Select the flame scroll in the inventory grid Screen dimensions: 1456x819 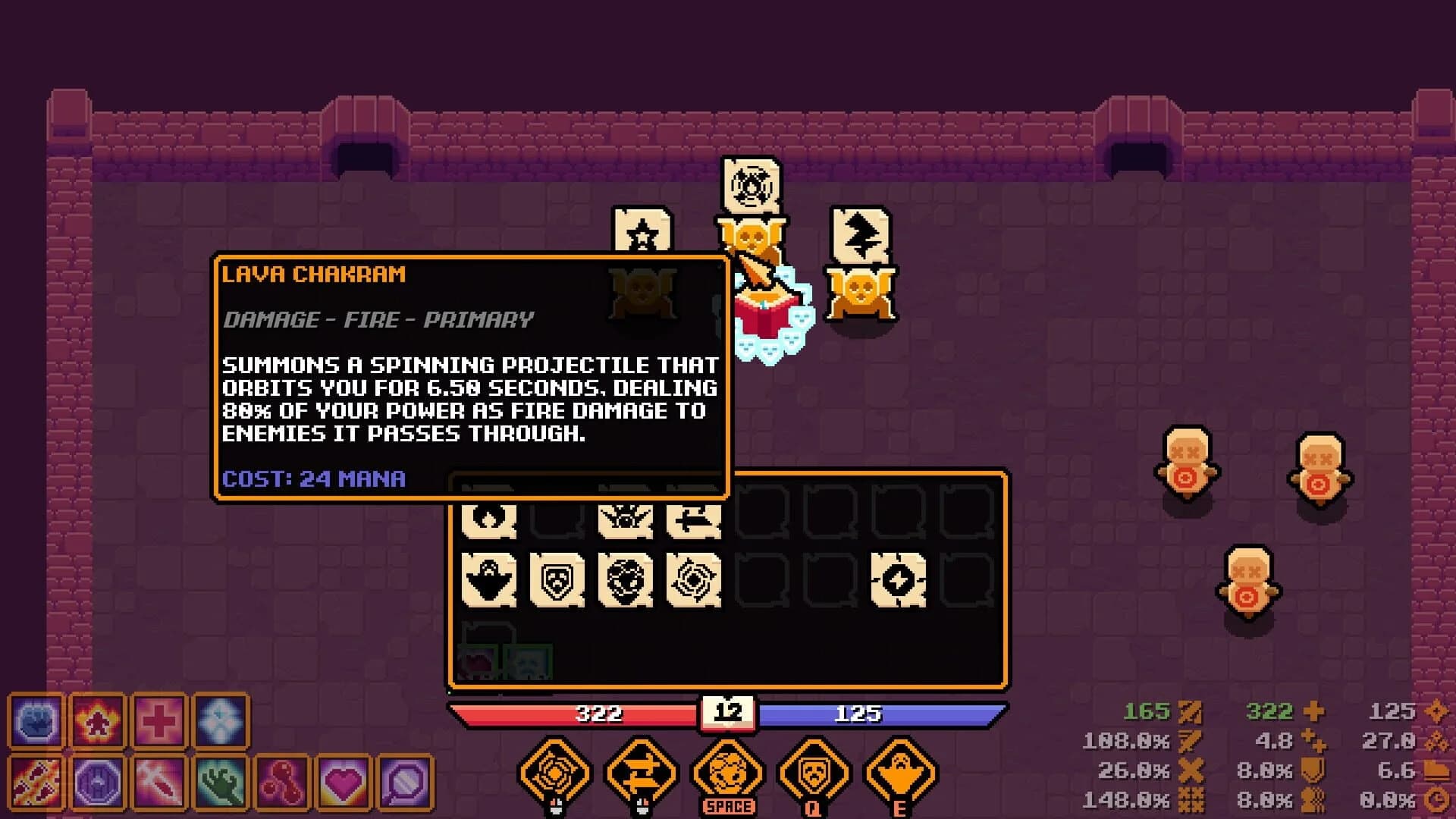click(489, 519)
